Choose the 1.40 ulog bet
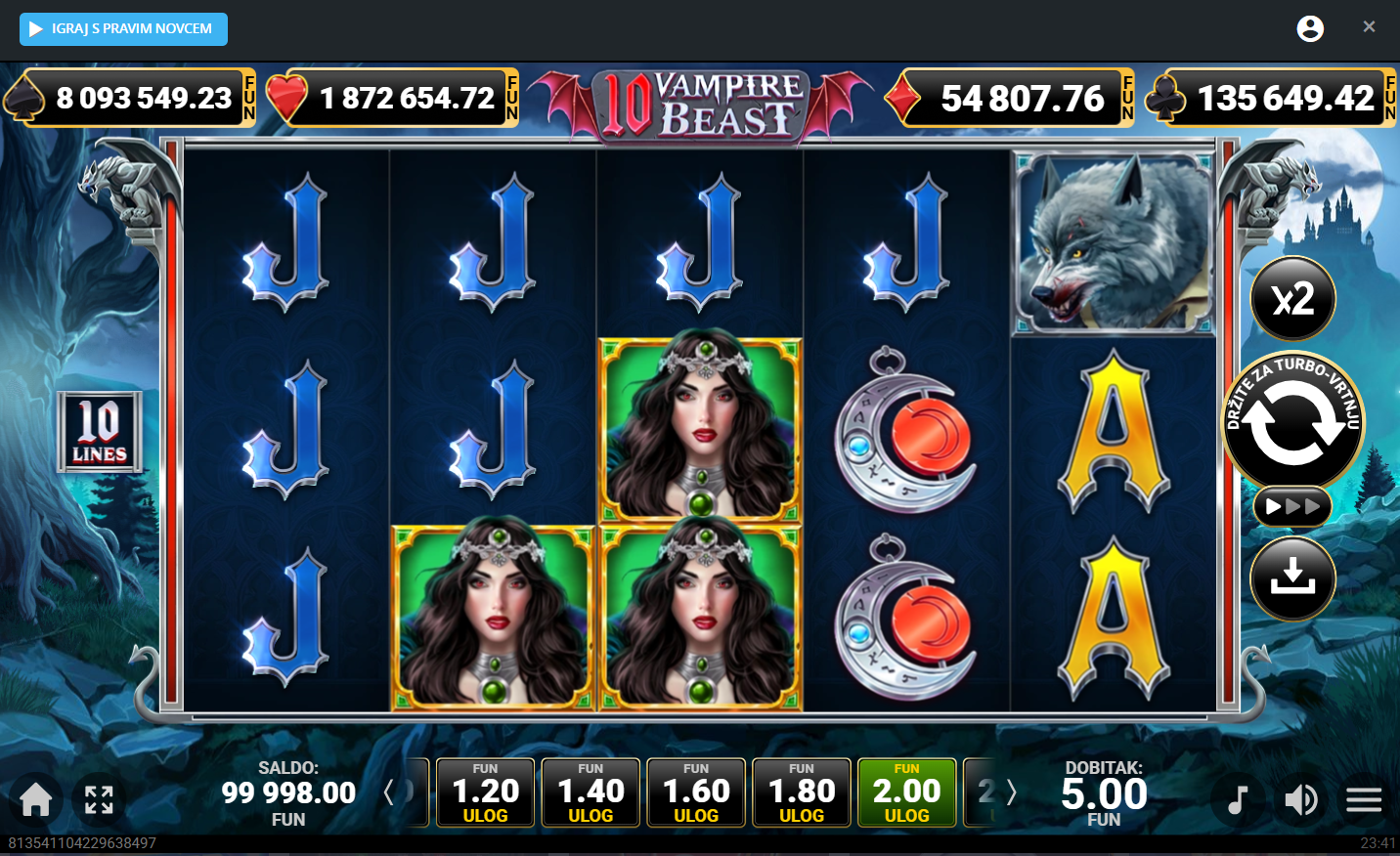 click(591, 792)
